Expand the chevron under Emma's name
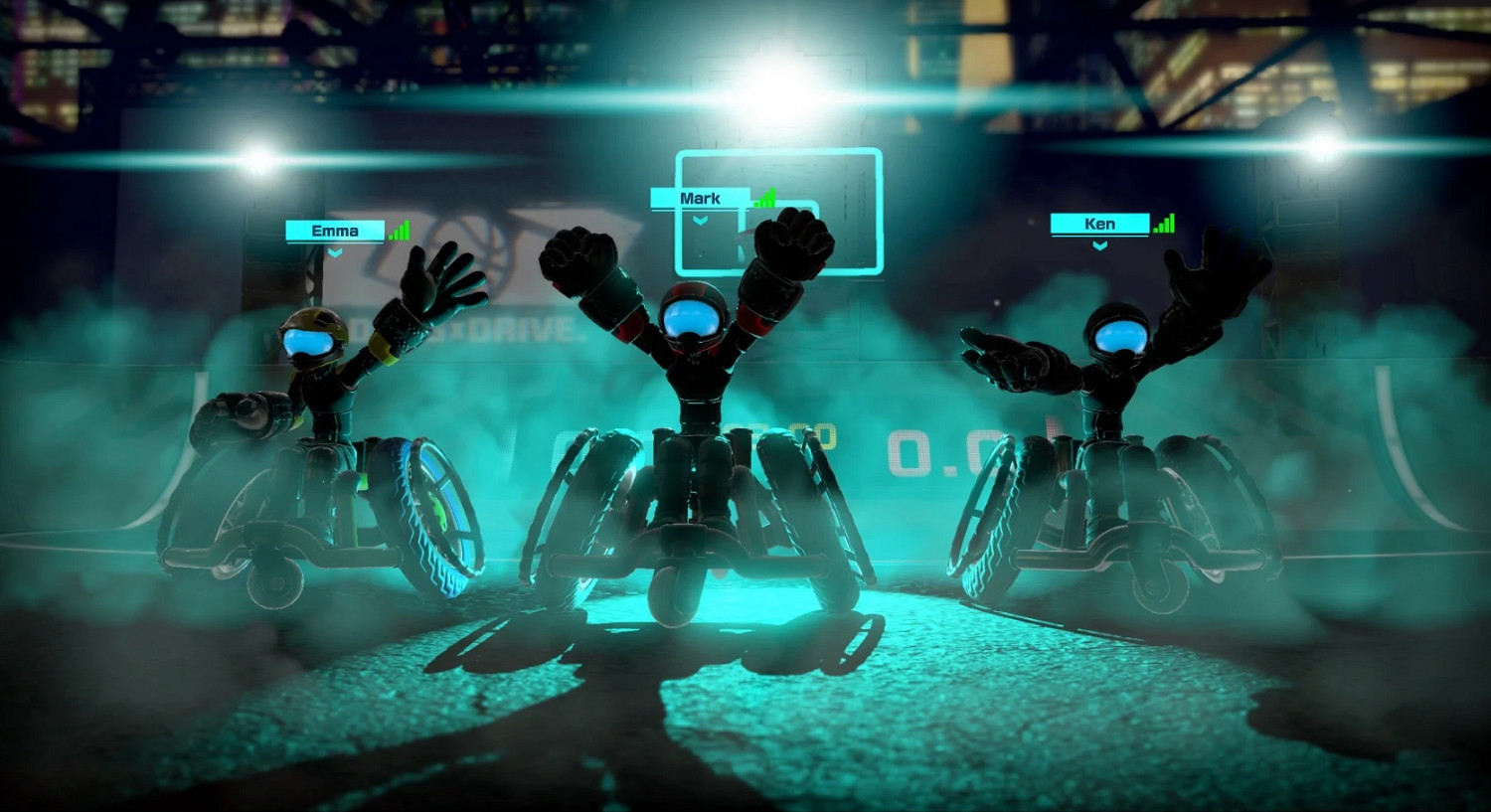 (x=334, y=254)
